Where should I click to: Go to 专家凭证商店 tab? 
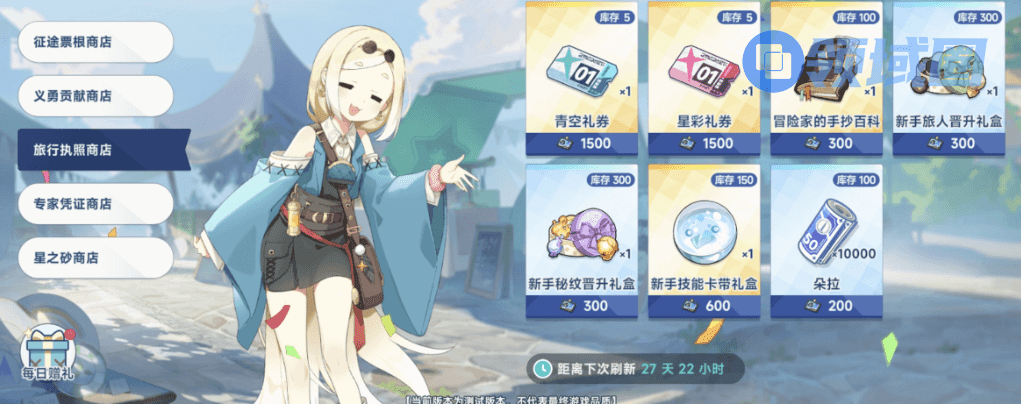(95, 204)
